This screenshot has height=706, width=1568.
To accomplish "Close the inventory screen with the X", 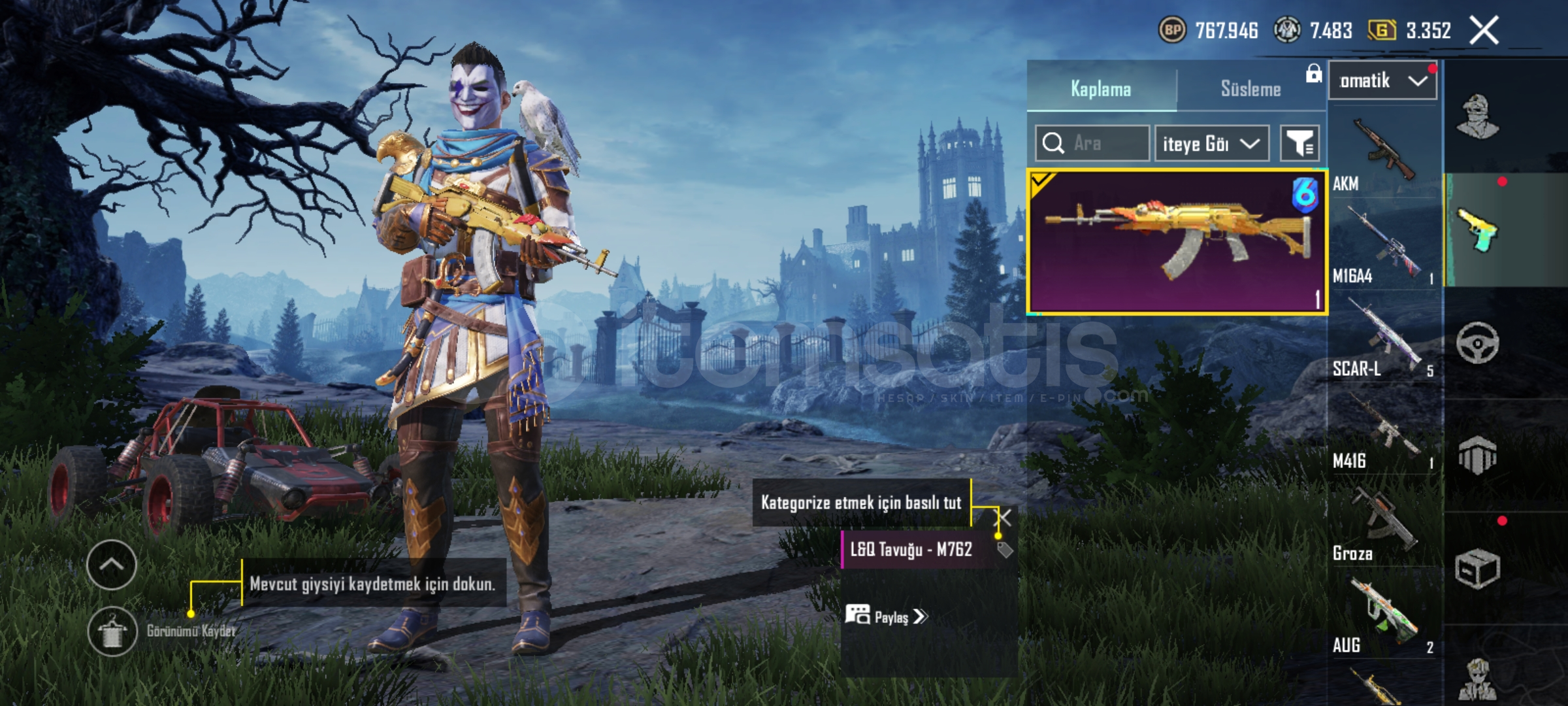I will point(1484,30).
